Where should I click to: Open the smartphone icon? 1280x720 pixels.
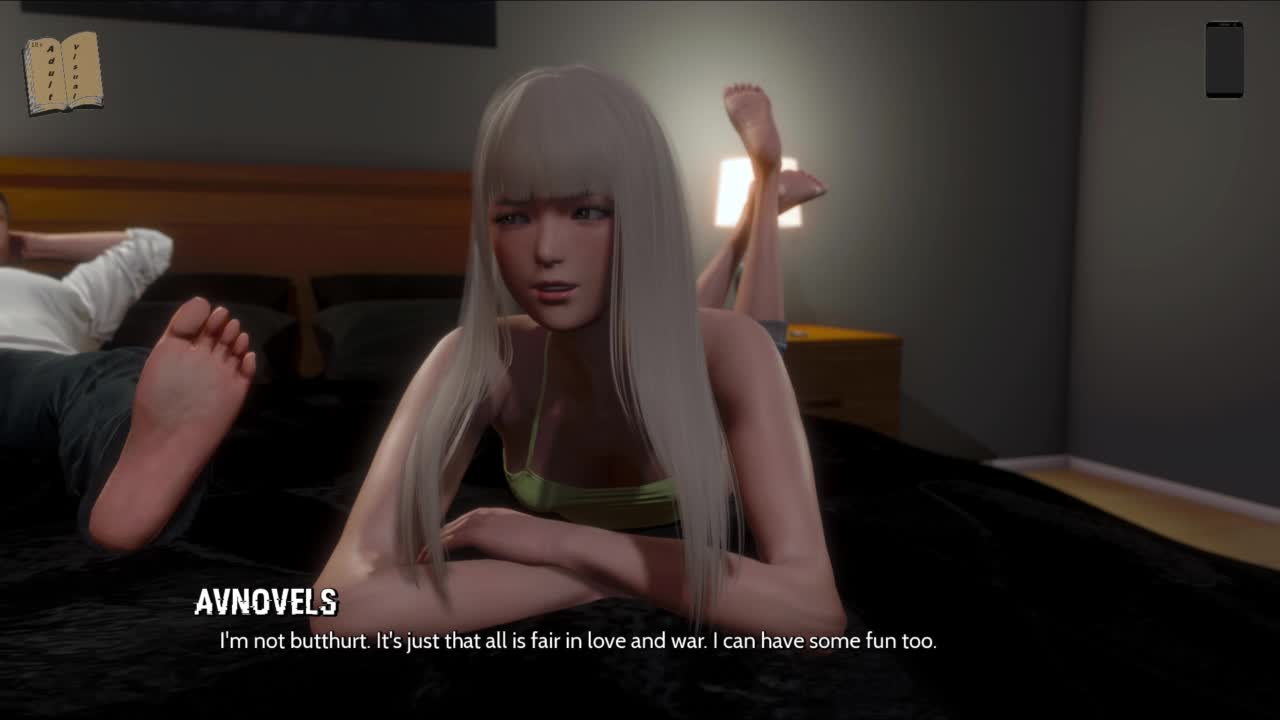(1224, 60)
